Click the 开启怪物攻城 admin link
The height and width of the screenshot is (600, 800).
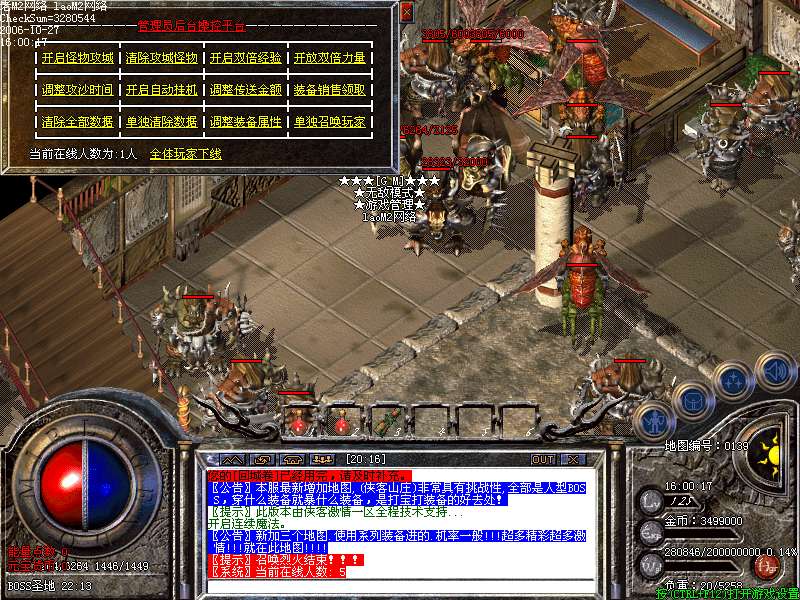78,58
